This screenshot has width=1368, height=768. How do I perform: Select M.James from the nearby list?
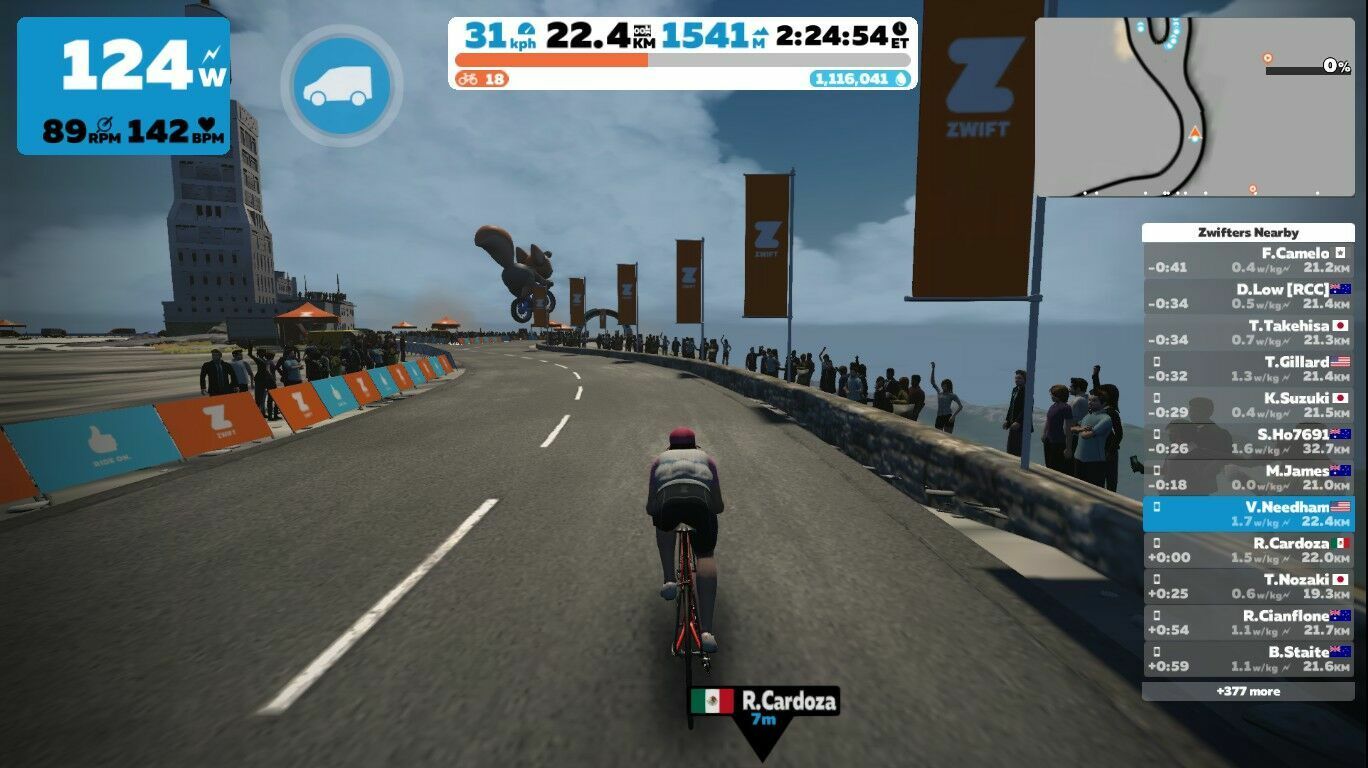[x=1248, y=478]
